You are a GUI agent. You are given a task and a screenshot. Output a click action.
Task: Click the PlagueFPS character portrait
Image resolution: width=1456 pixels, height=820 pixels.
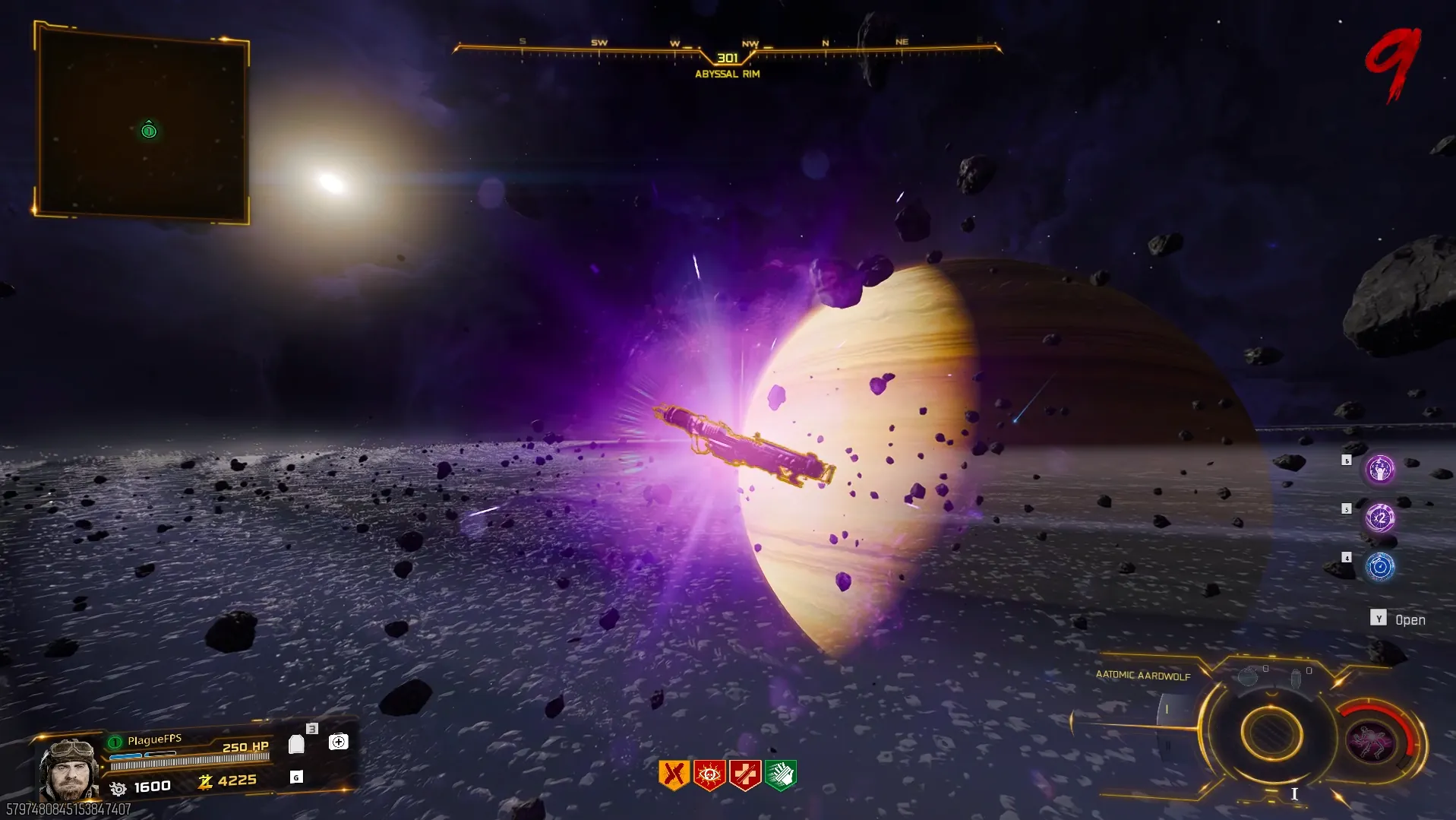pos(68,769)
